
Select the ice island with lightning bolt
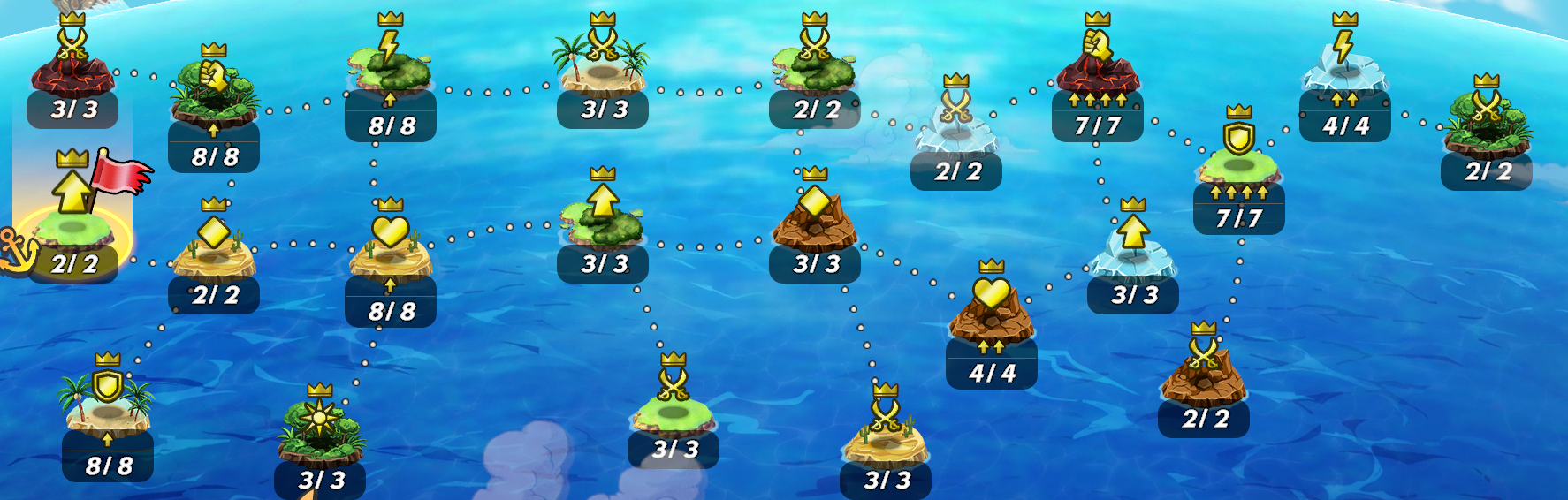tap(1344, 71)
